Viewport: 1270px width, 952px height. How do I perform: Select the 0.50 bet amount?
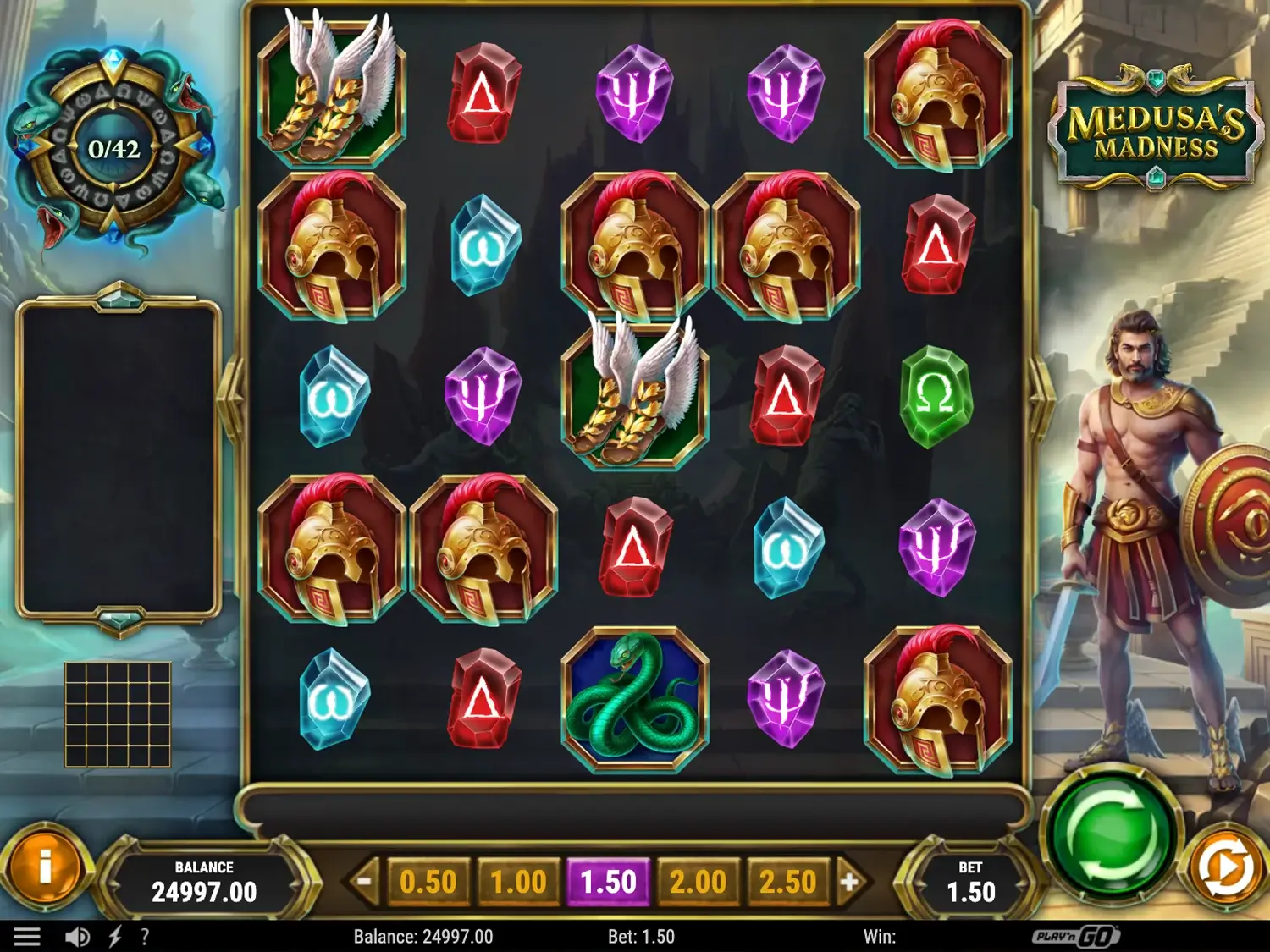(428, 883)
